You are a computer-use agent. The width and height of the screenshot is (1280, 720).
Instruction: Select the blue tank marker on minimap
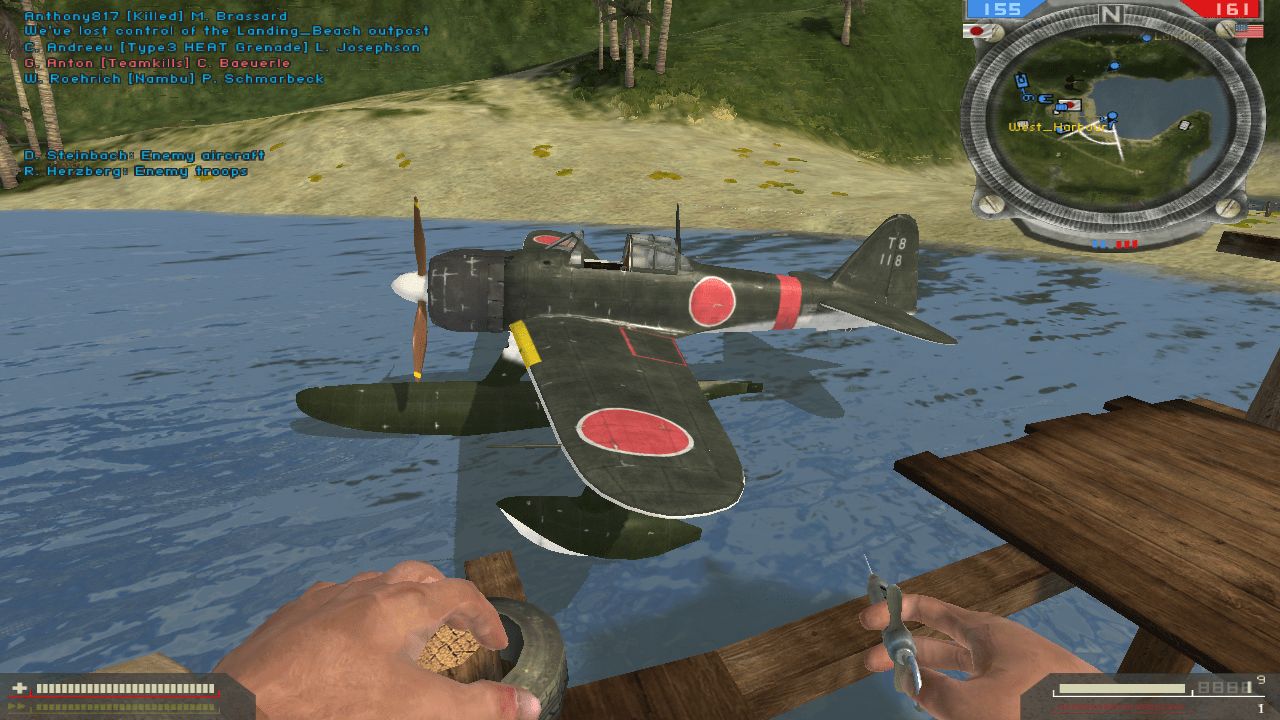coord(1022,81)
